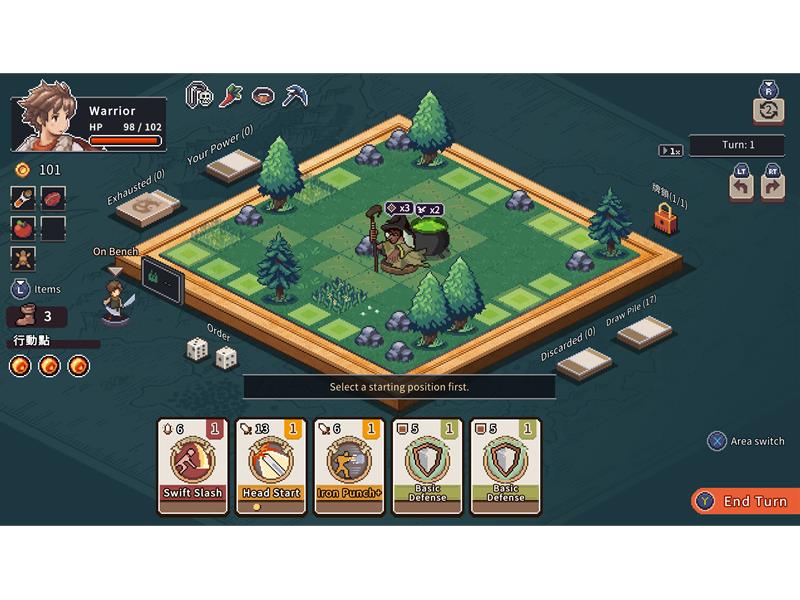Screen dimensions: 800x600
Task: End the current turn
Action: [745, 501]
